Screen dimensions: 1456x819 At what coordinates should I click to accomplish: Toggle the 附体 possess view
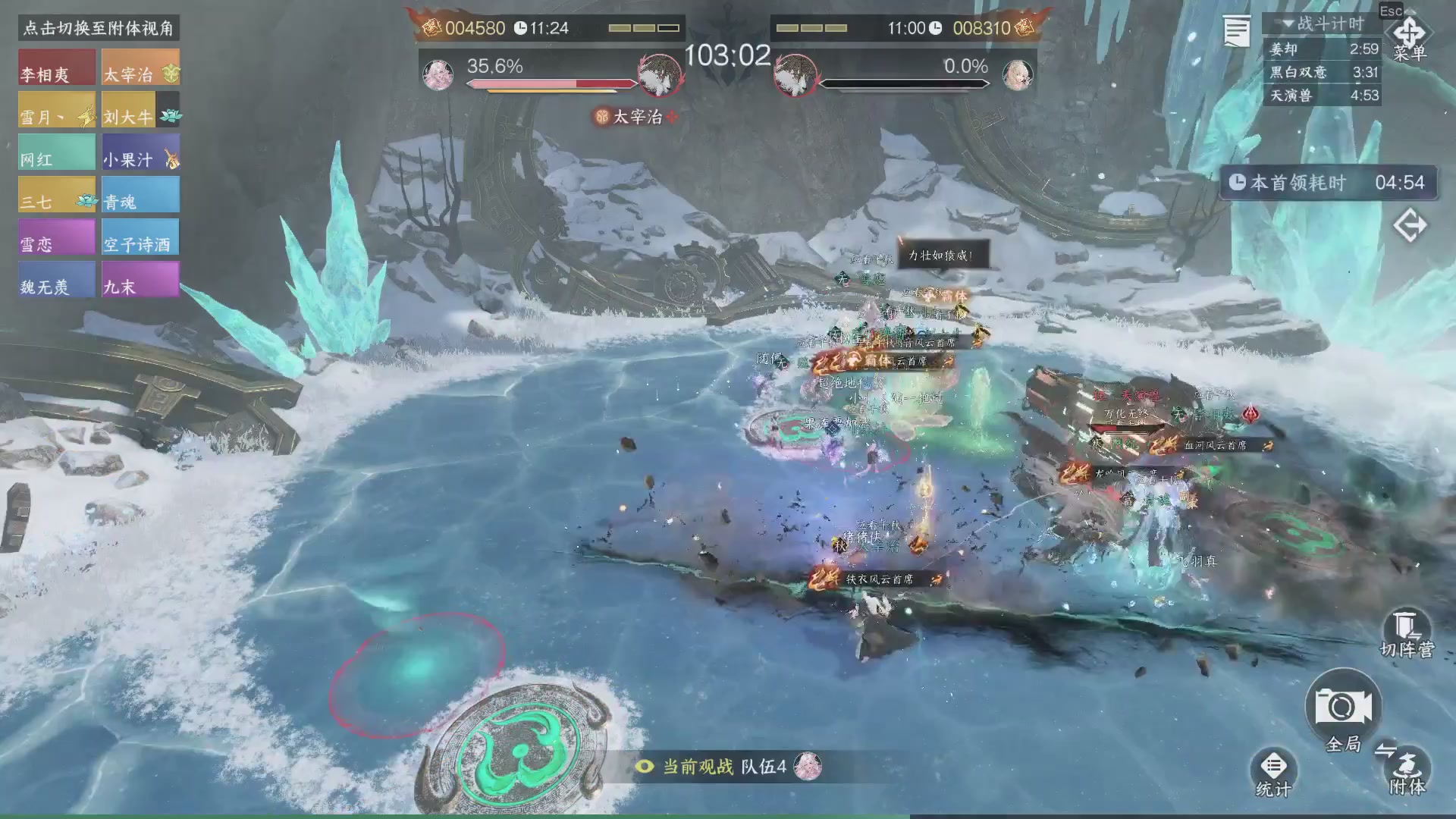[x=1407, y=770]
